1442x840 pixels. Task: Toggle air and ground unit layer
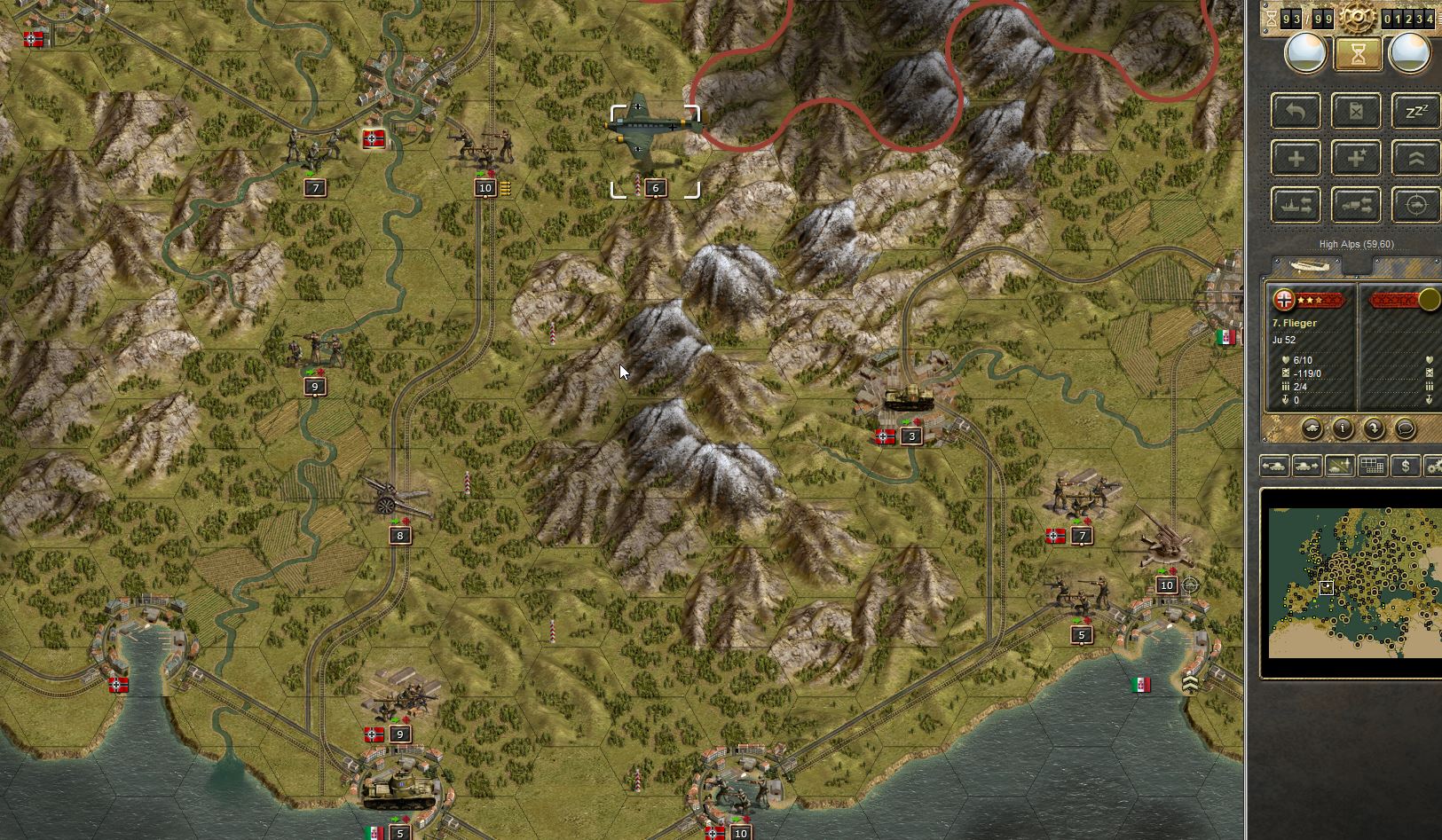[1339, 465]
